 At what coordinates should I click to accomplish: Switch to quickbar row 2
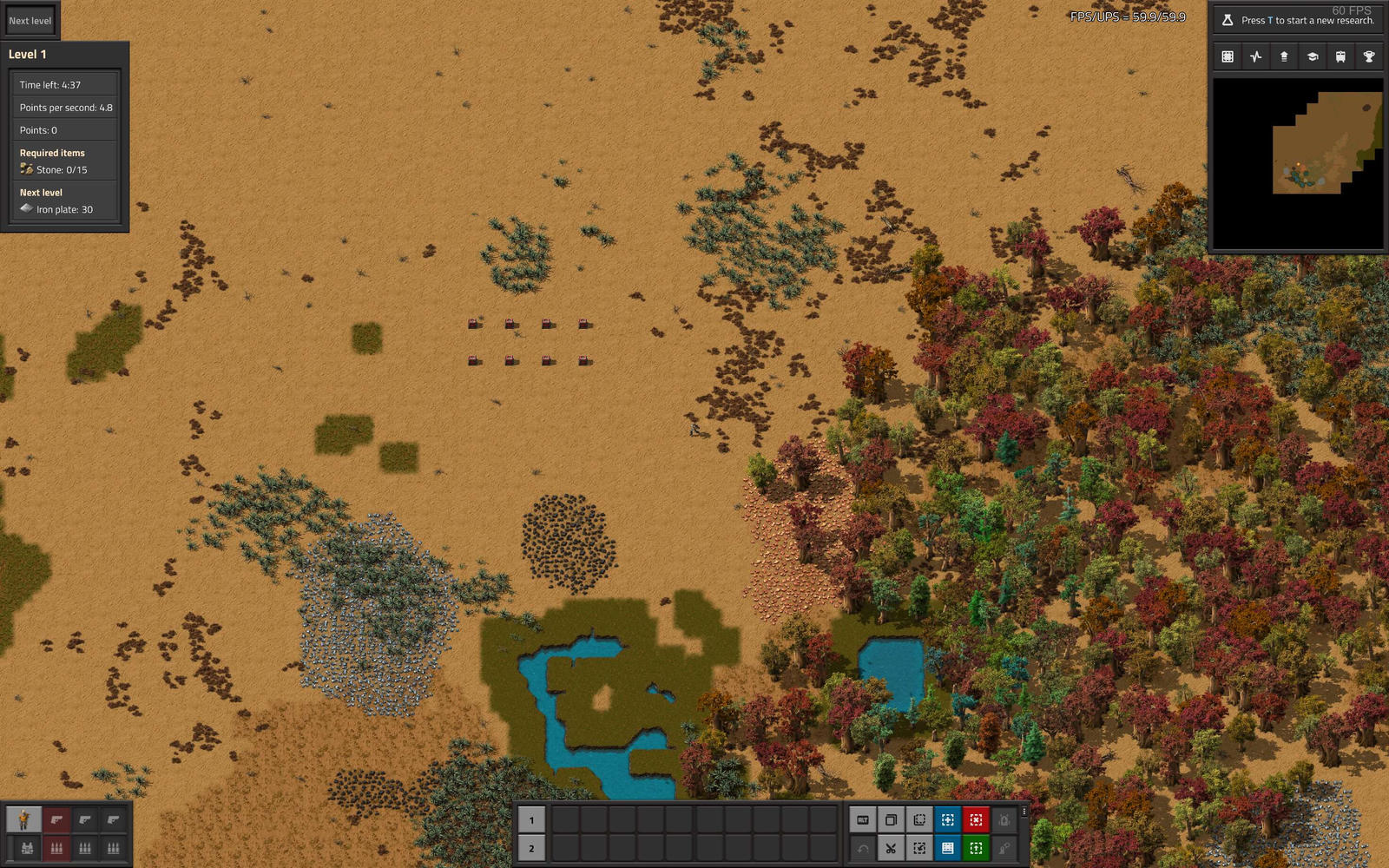(x=531, y=848)
